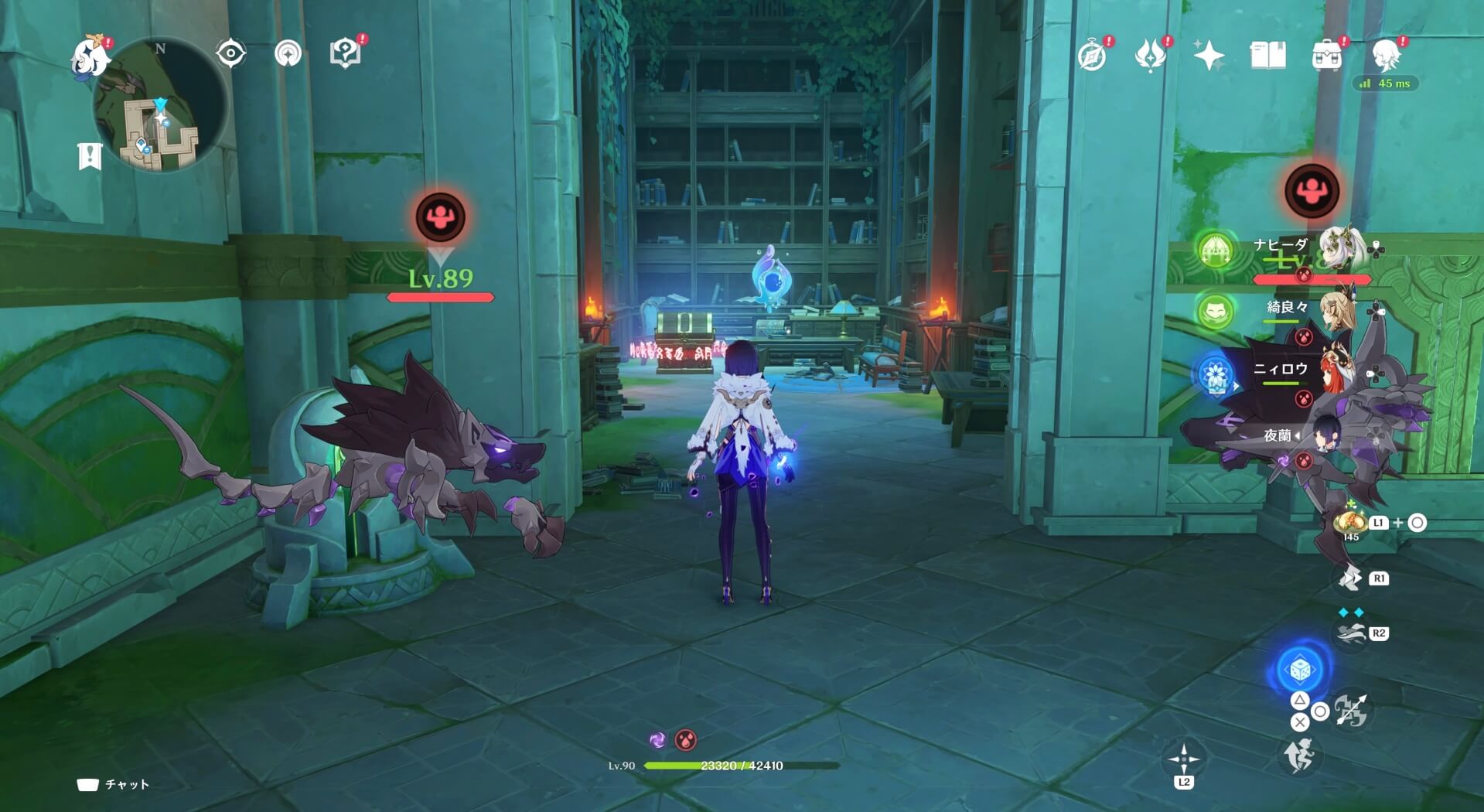
Task: Open the backpack inventory icon
Action: click(x=1327, y=56)
